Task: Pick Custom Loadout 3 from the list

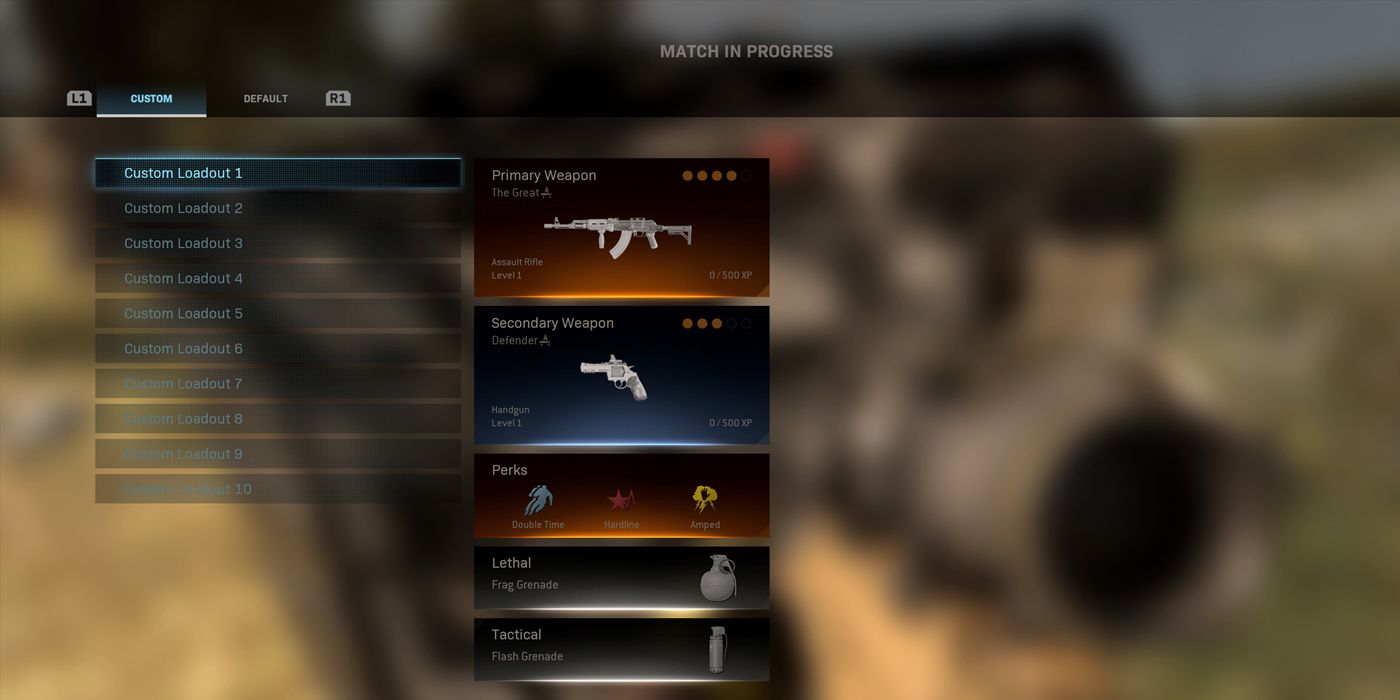Action: (278, 243)
